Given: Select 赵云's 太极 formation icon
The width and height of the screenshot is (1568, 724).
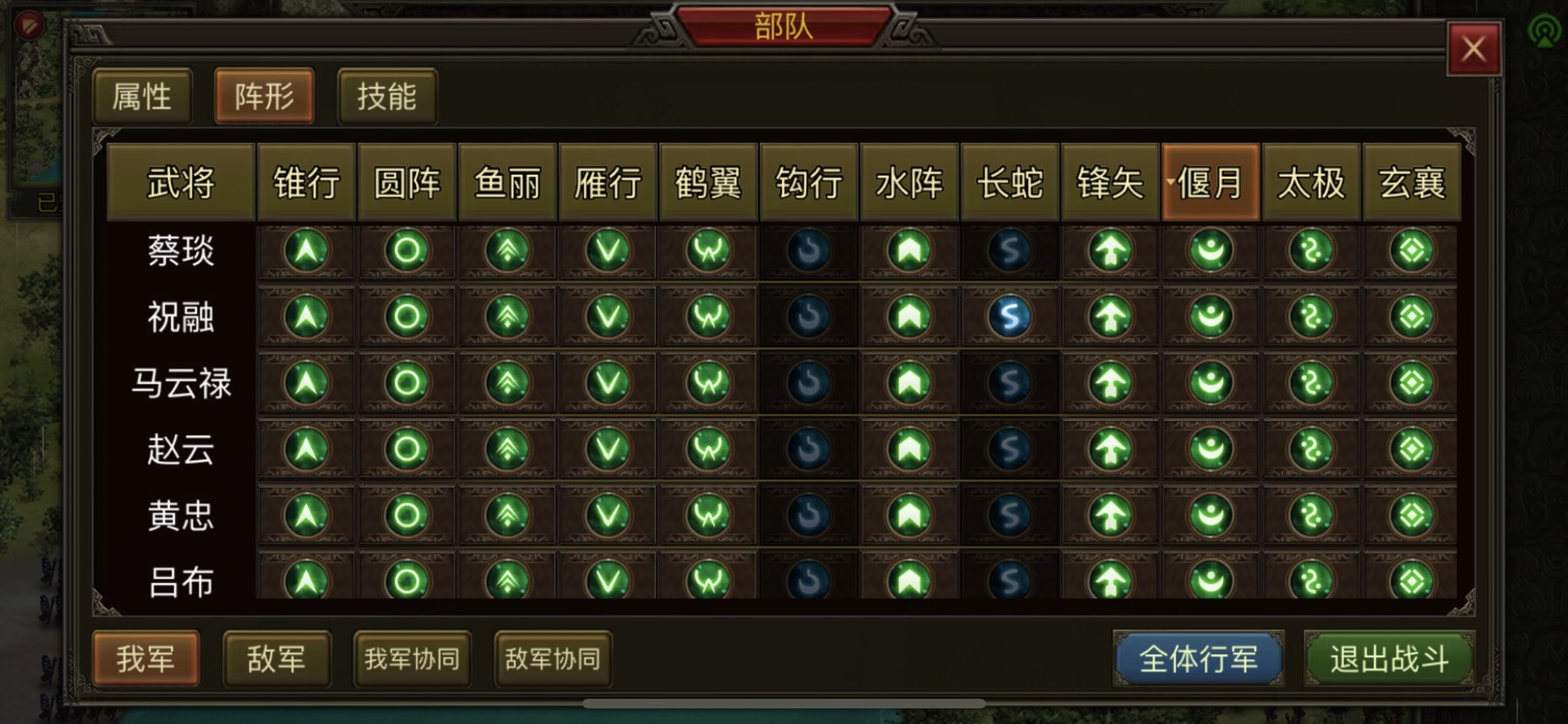Looking at the screenshot, I should (1310, 449).
